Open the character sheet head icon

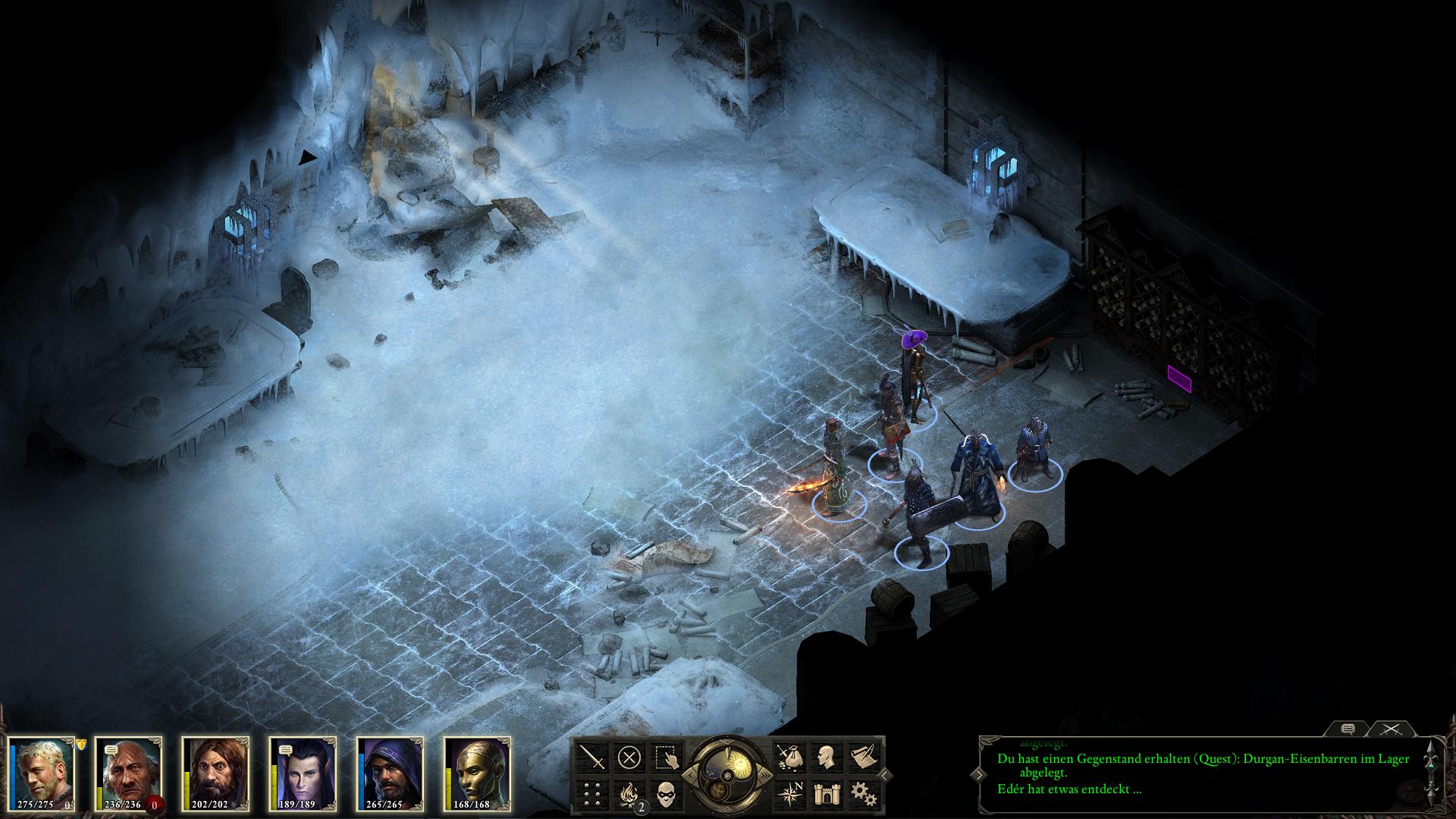coord(826,757)
